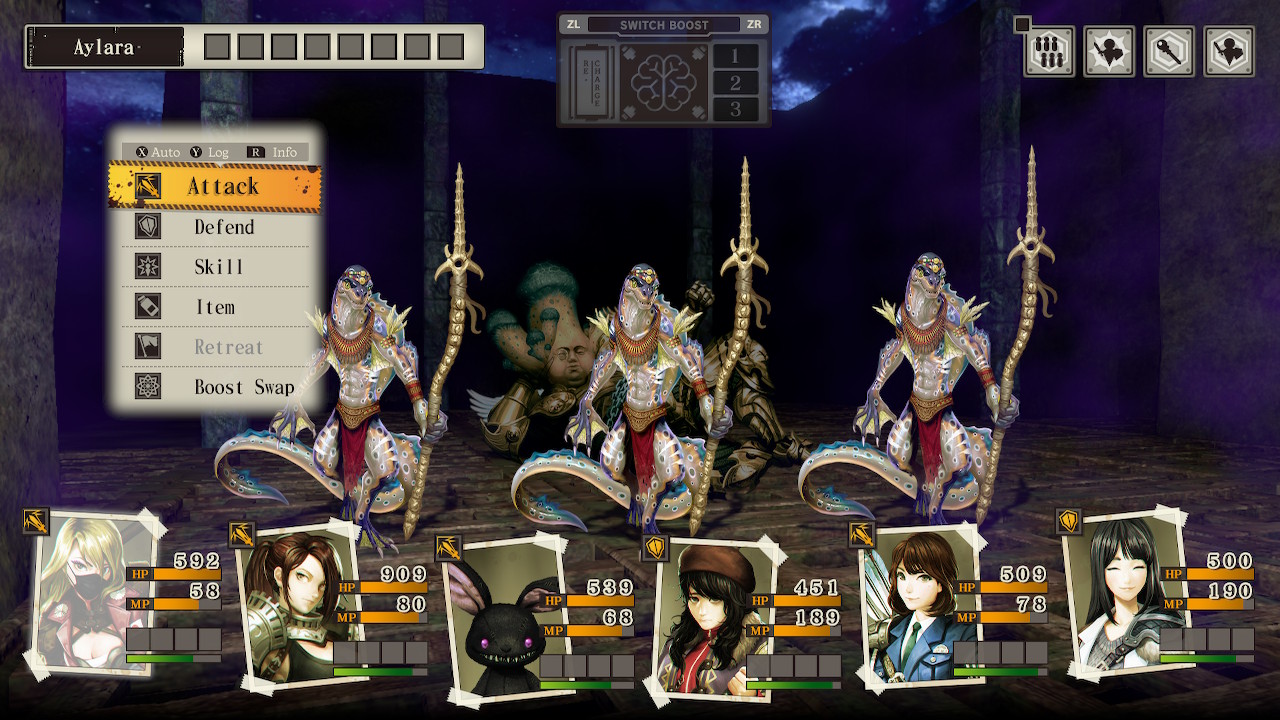The image size is (1280, 720).
Task: Click the swordsman hexagon icon
Action: click(x=1229, y=52)
